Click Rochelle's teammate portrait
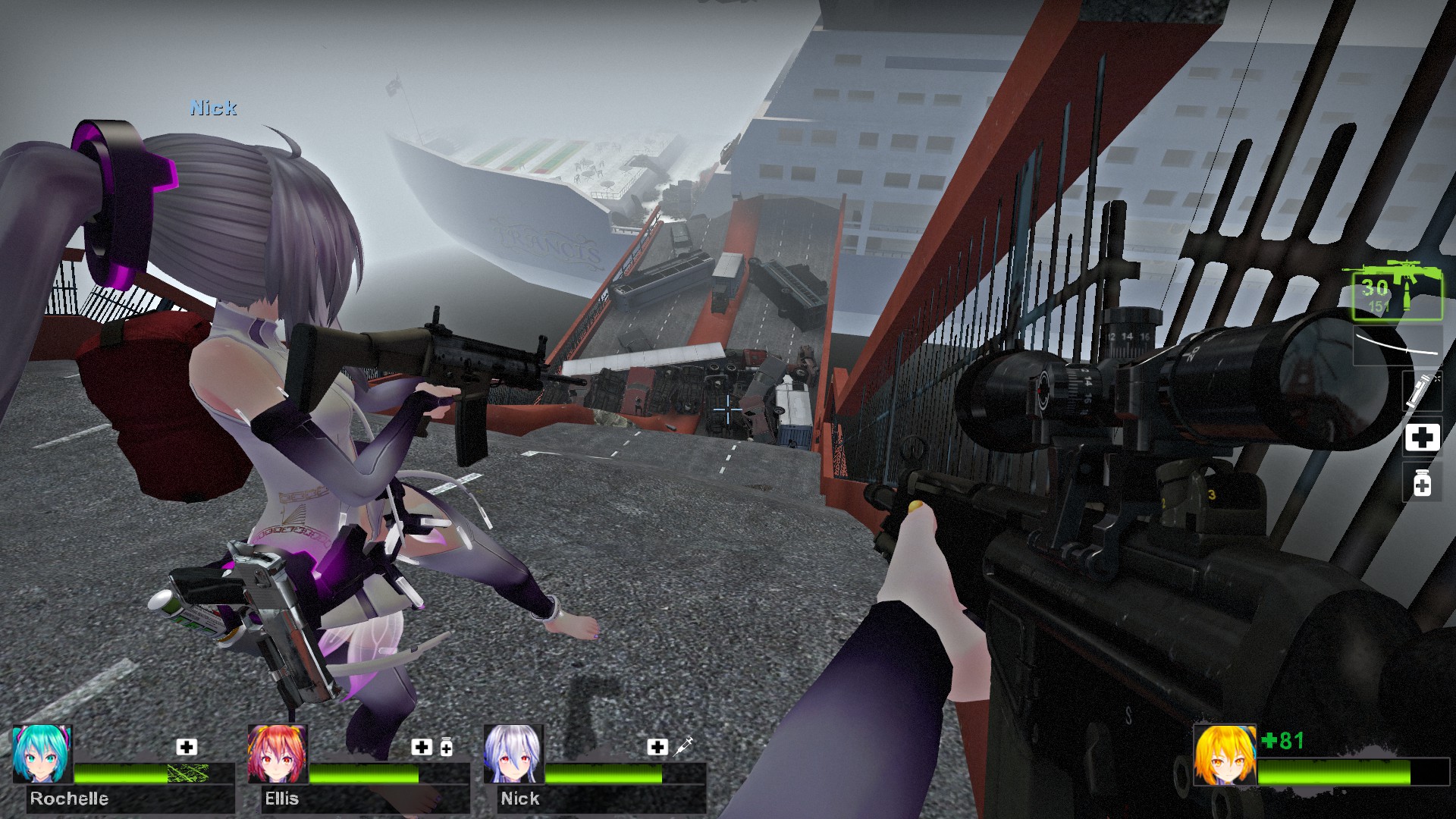The height and width of the screenshot is (819, 1456). click(42, 754)
